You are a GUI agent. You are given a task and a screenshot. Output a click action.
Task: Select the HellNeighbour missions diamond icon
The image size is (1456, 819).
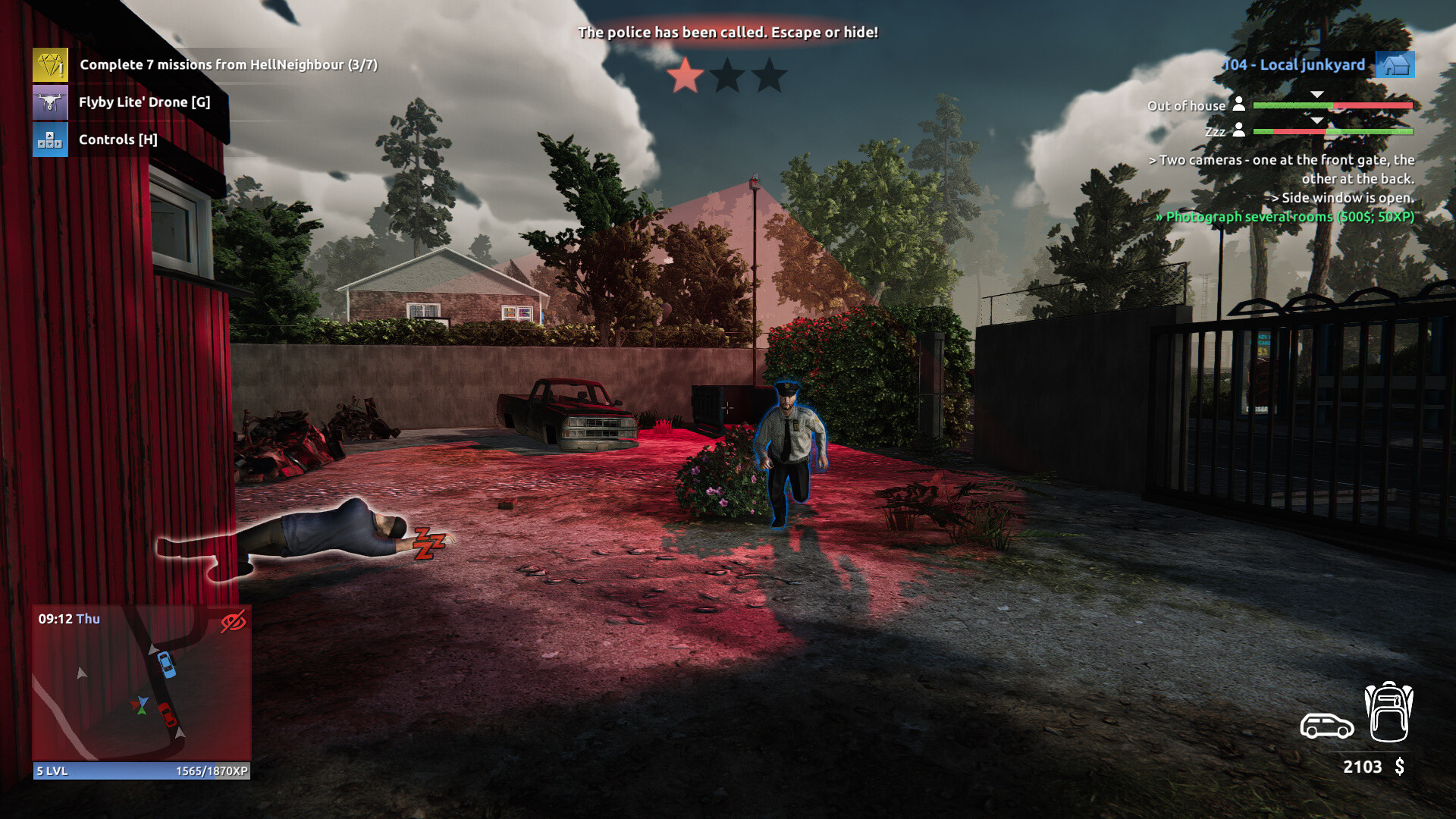(49, 67)
